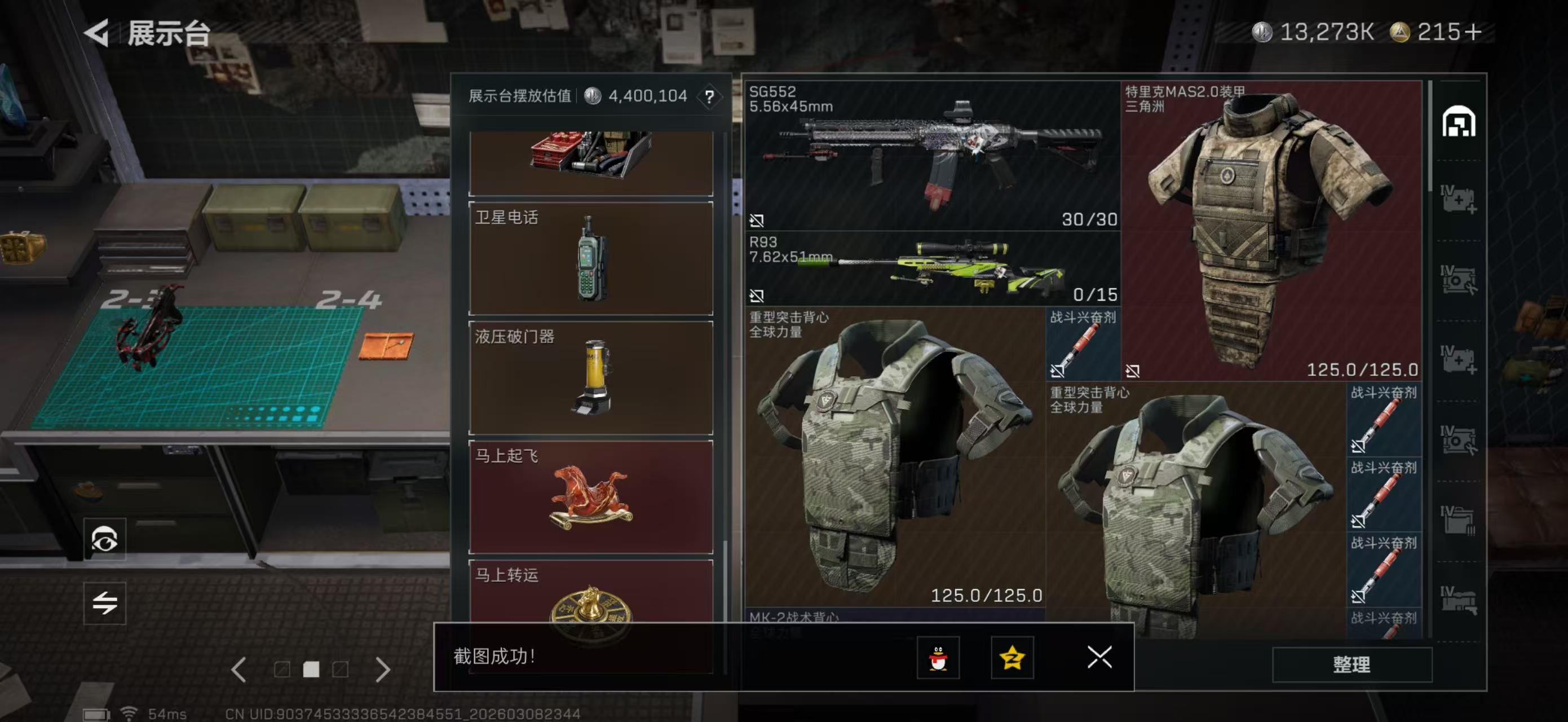Select the 卫星电话 item card
Viewport: 1568px width, 722px height.
pos(590,258)
